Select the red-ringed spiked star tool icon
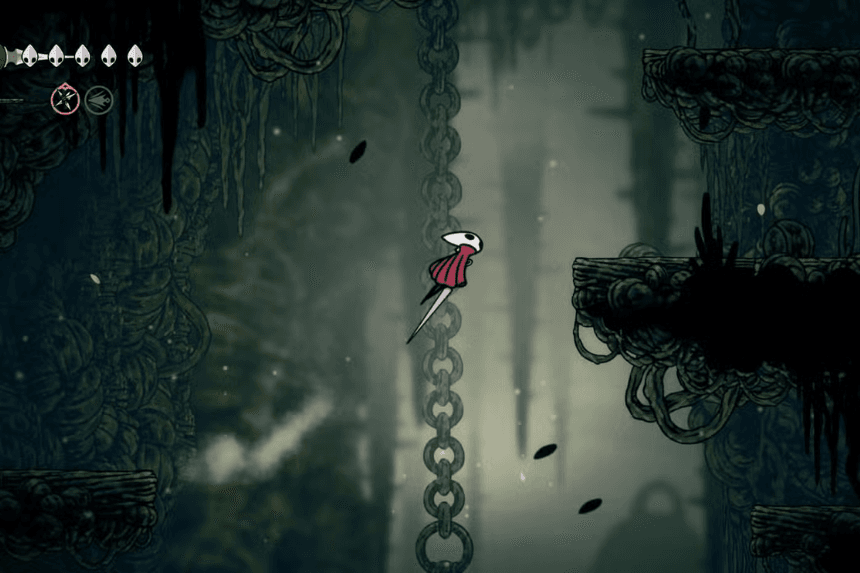Viewport: 860px width, 573px height. pos(66,98)
